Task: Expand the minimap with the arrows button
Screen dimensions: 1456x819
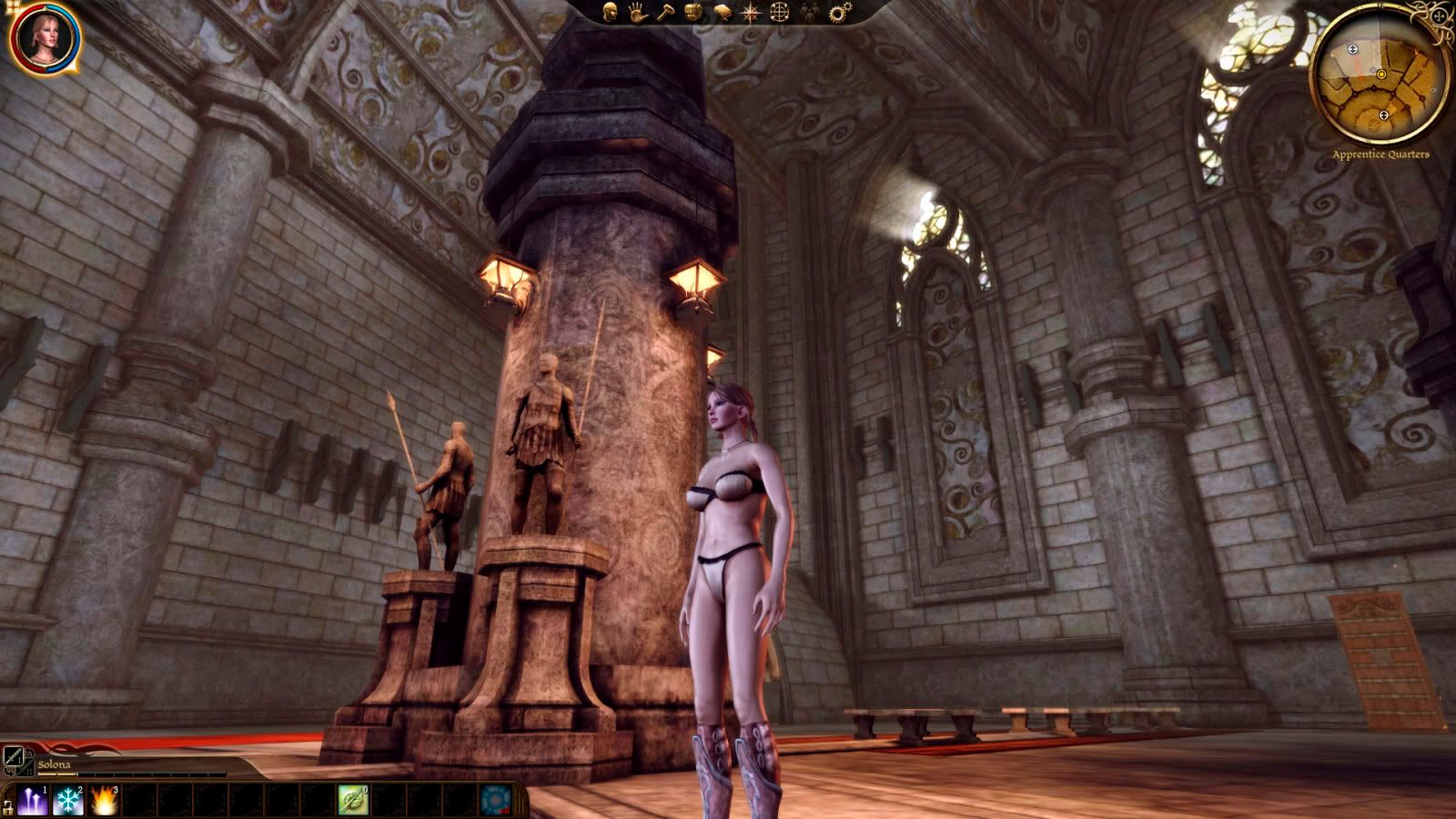Action: [1440, 15]
